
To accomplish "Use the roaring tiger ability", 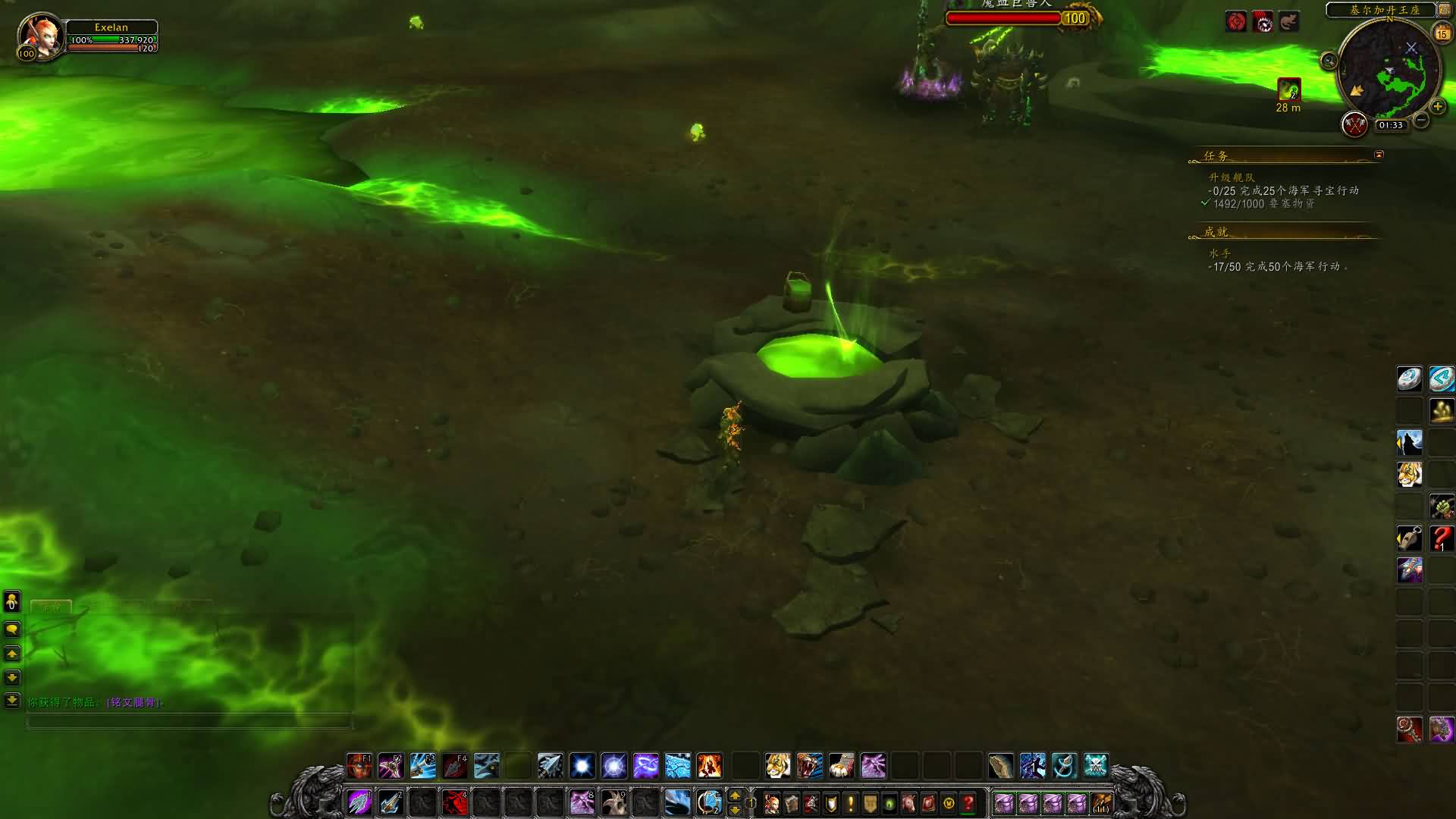I will [x=809, y=766].
